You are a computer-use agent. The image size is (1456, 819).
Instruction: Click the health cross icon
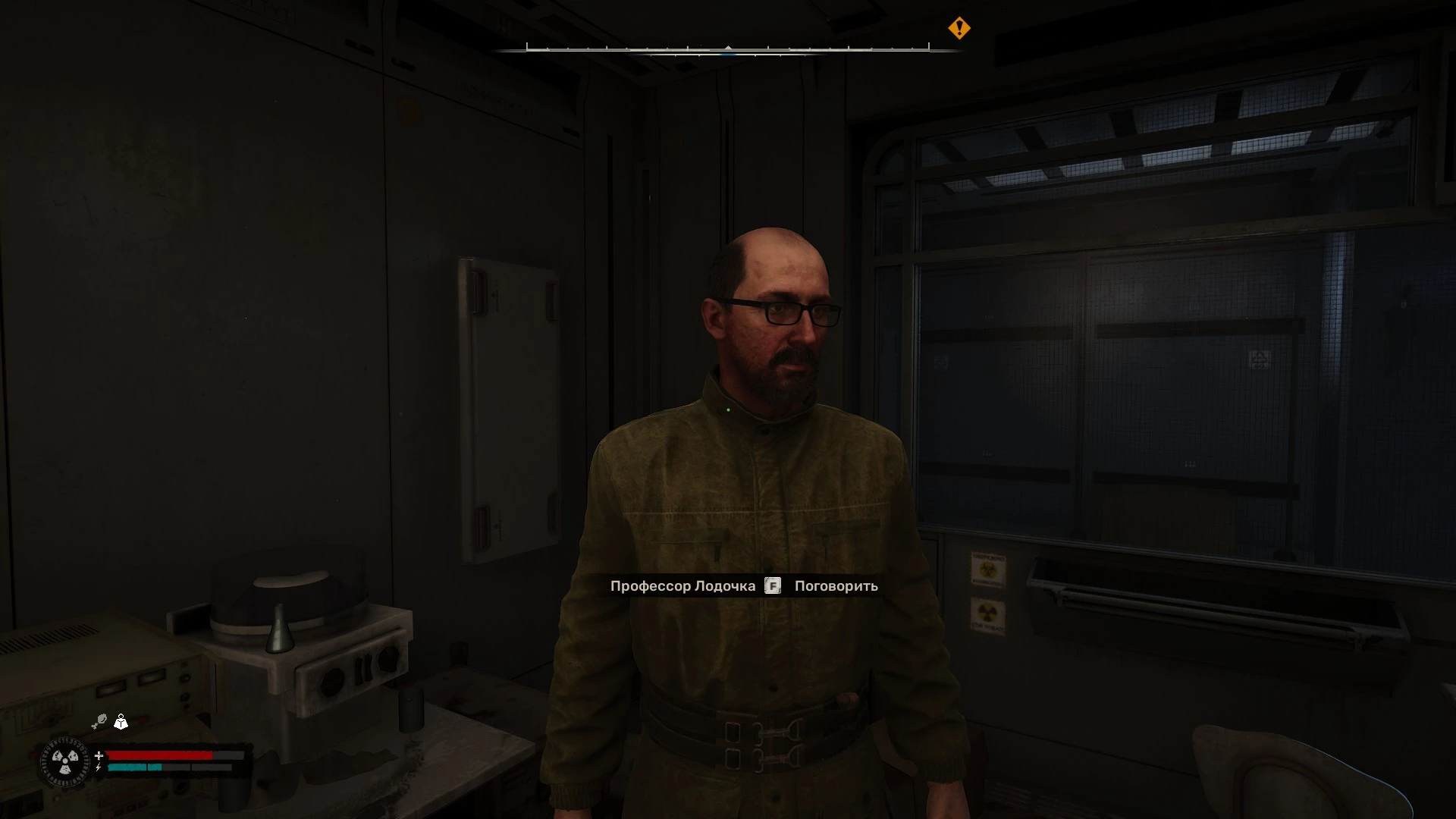(x=99, y=756)
